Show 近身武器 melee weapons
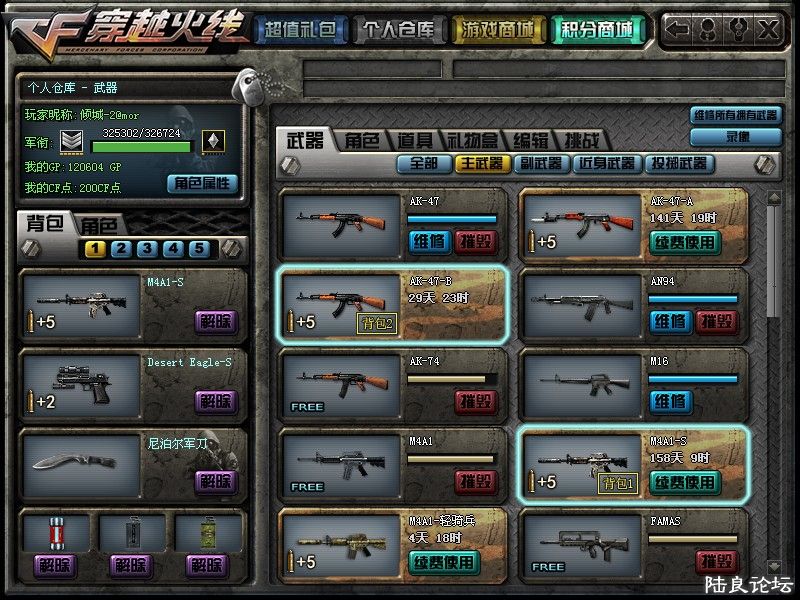The image size is (800, 600). pyautogui.click(x=607, y=163)
